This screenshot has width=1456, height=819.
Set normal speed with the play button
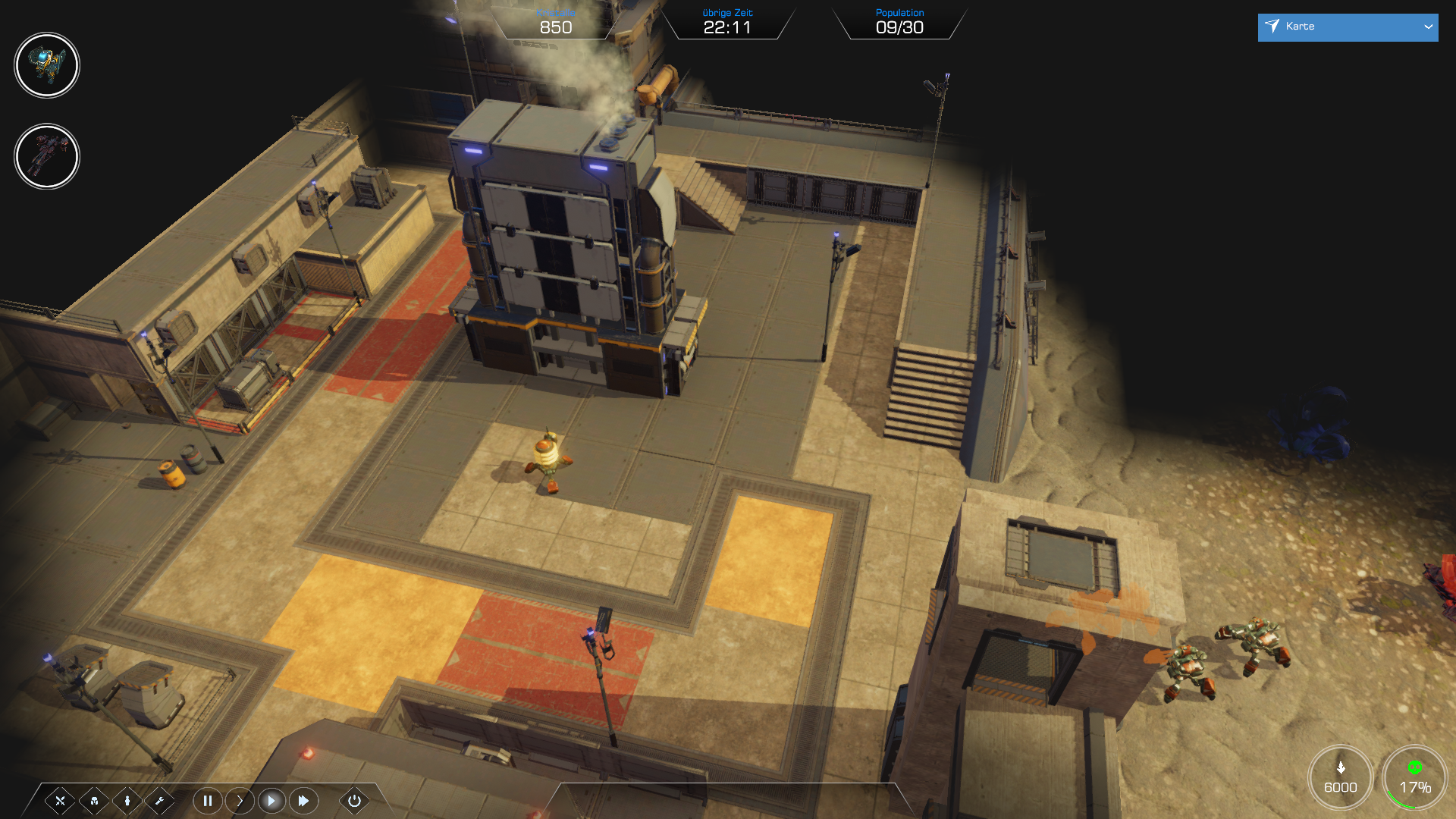point(271,801)
